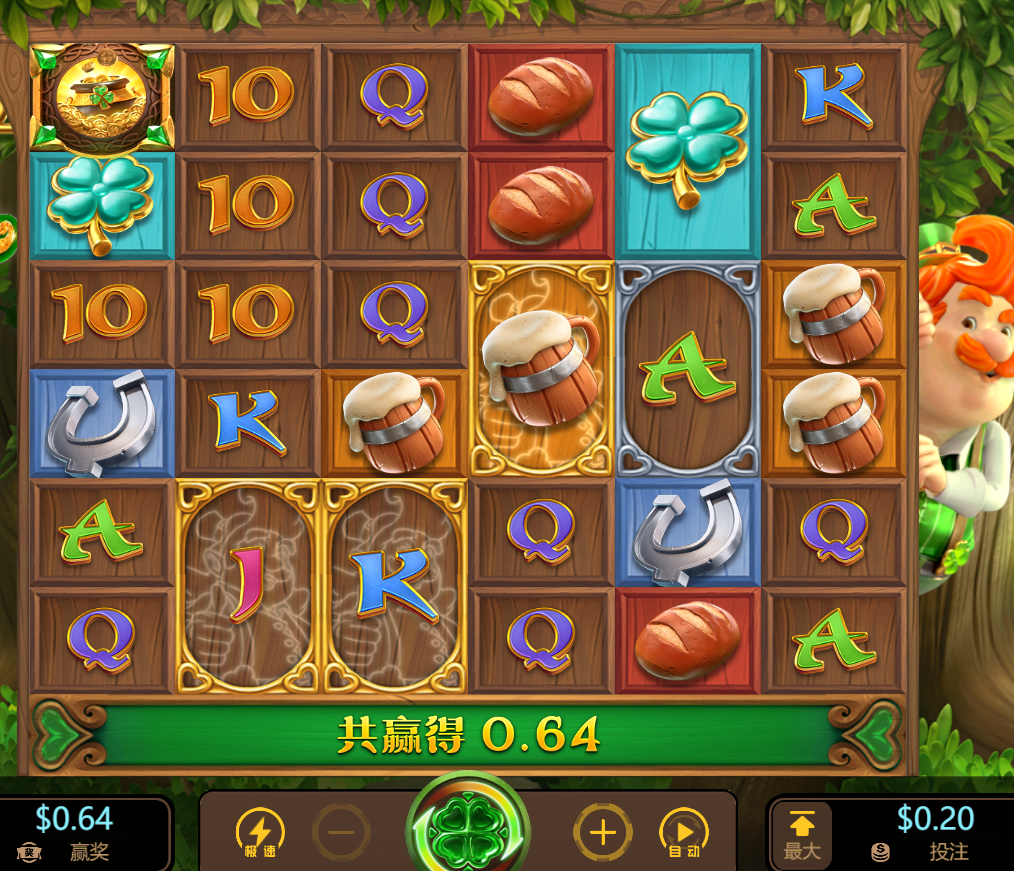Open the bet amount 投注 panel
This screenshot has height=871, width=1014.
920,833
